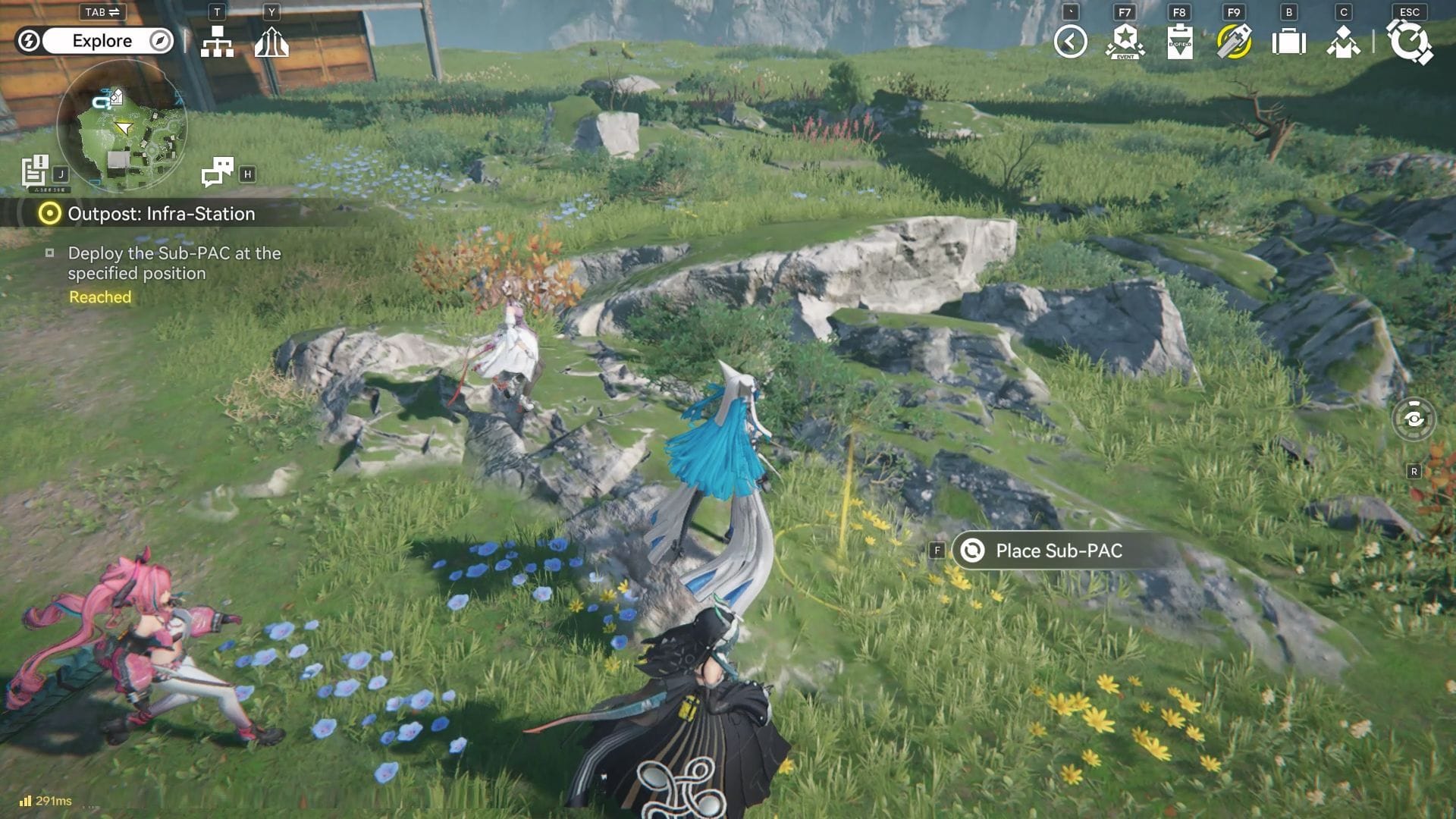
Task: Open the three-arrows icon menu
Action: [x=271, y=42]
